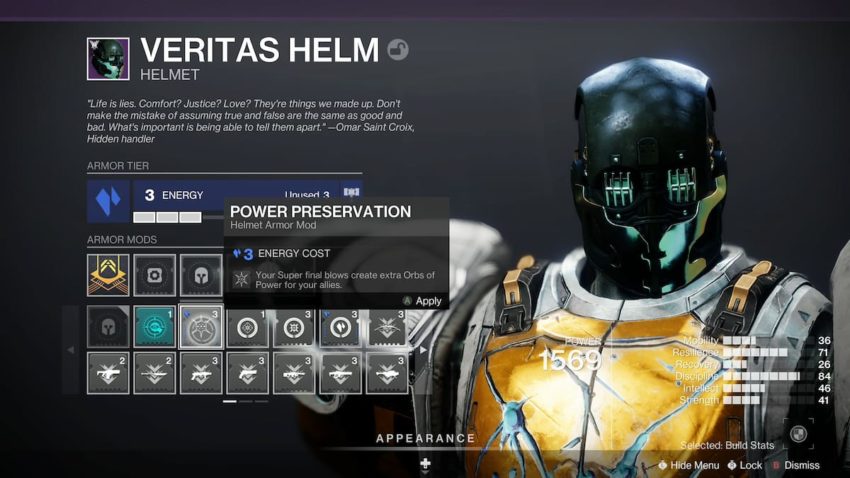Choose the teal circular helmet mod
The height and width of the screenshot is (478, 850).
point(154,326)
